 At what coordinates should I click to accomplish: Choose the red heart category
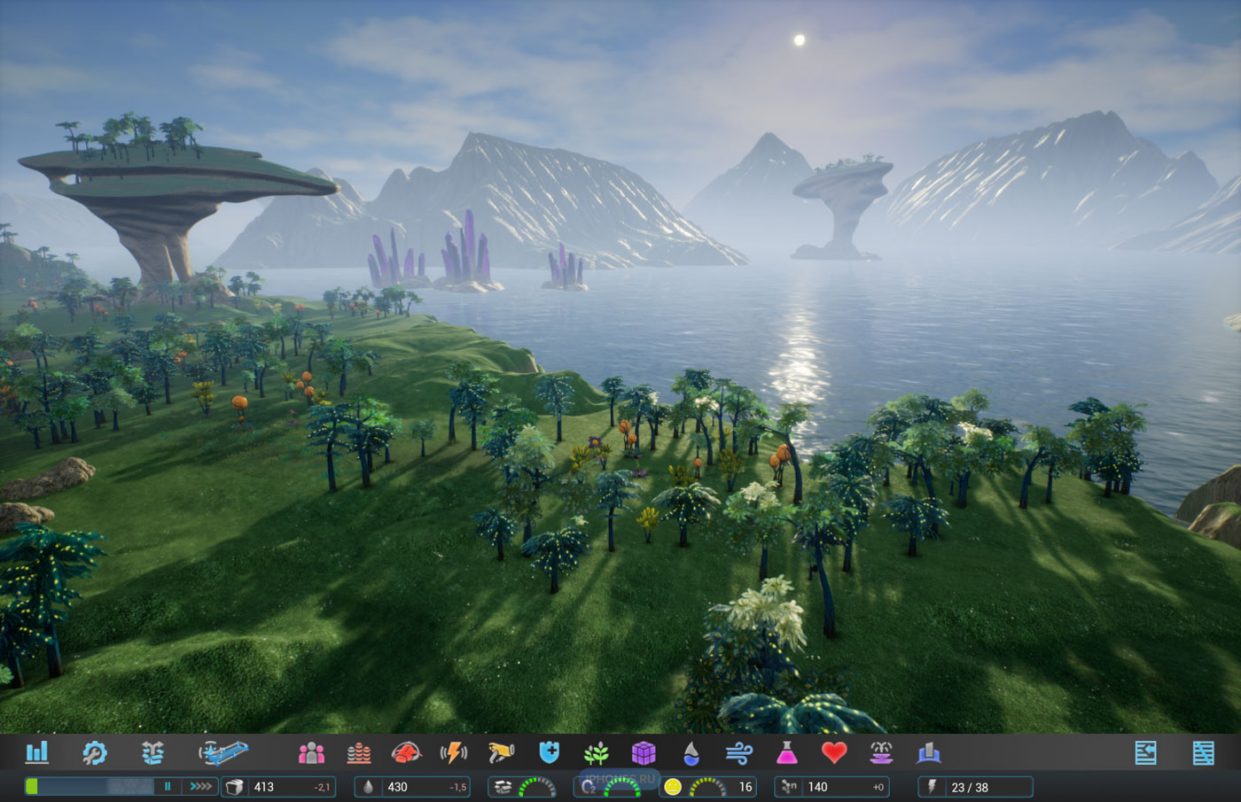834,752
